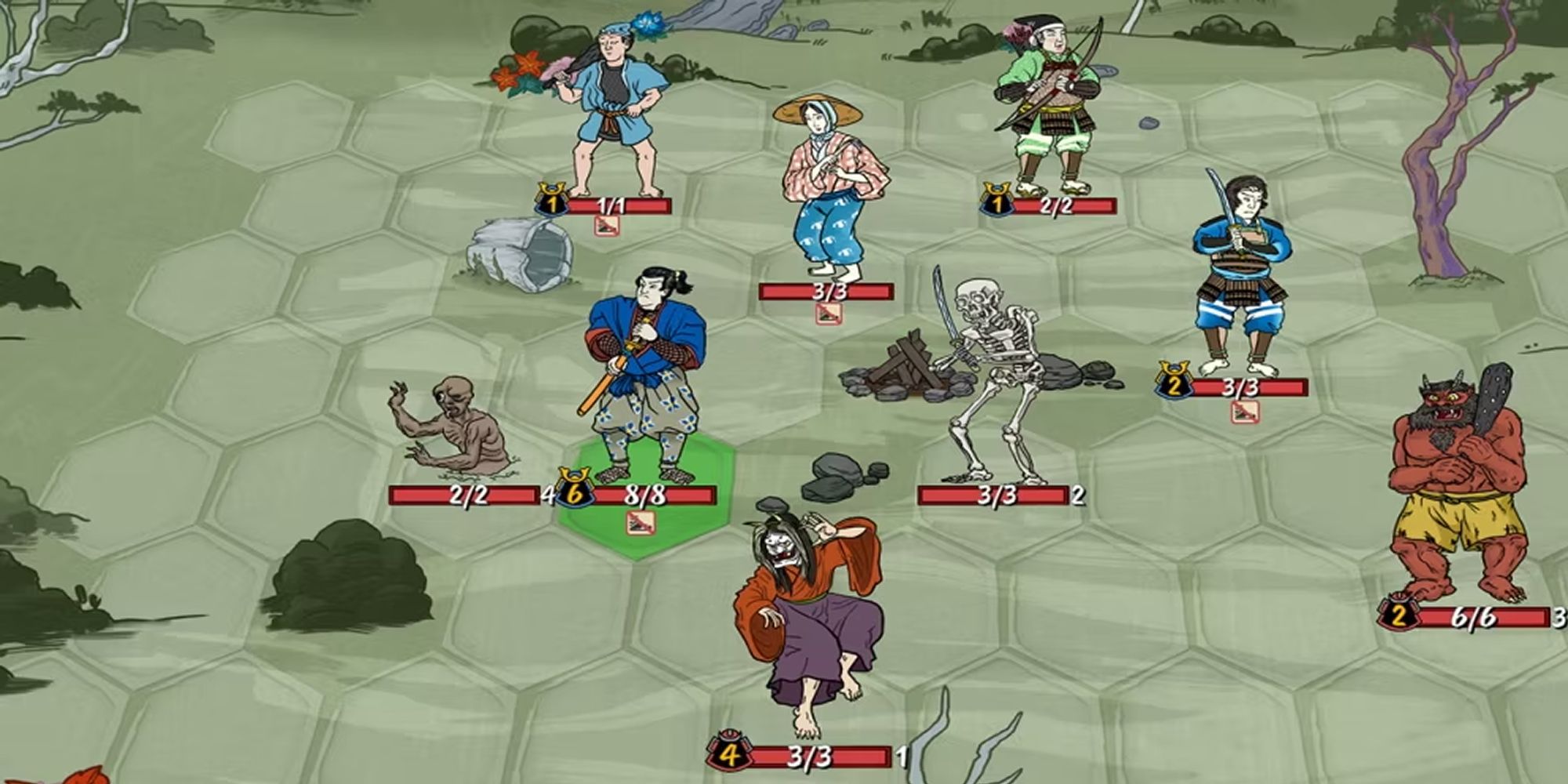Image resolution: width=1568 pixels, height=784 pixels.
Task: Select the samurai on the green highlighted hex
Action: [643, 376]
